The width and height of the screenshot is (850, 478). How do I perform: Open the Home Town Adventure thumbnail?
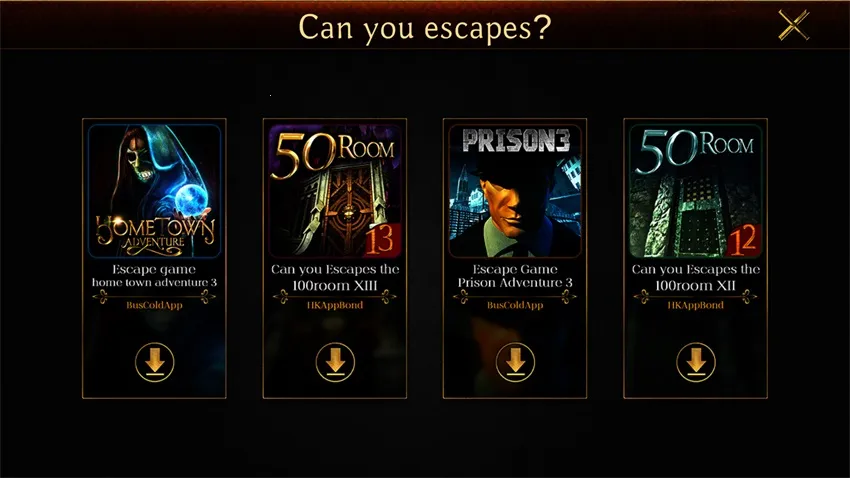click(155, 190)
